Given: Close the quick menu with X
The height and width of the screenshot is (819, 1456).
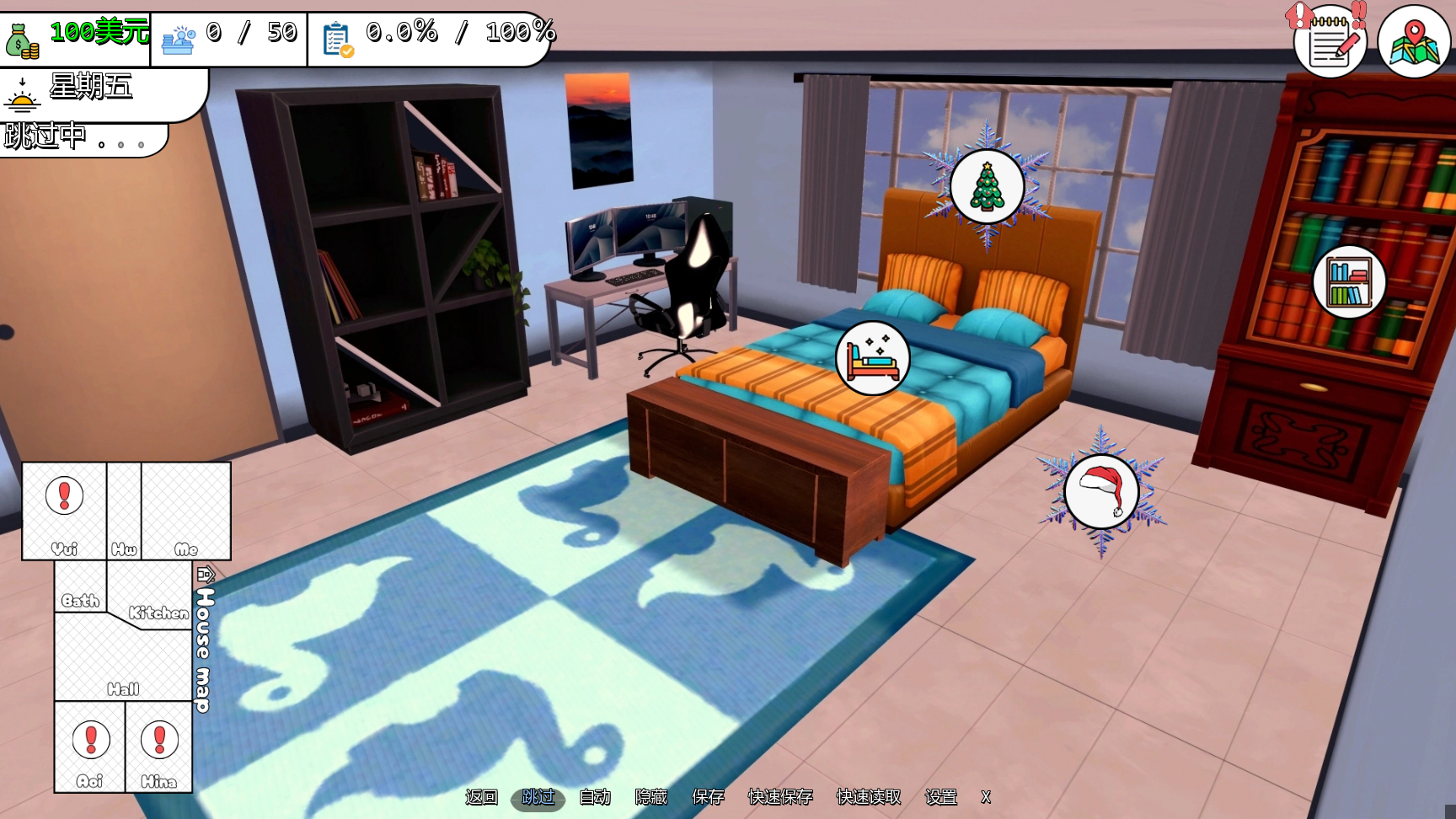Looking at the screenshot, I should point(986,797).
